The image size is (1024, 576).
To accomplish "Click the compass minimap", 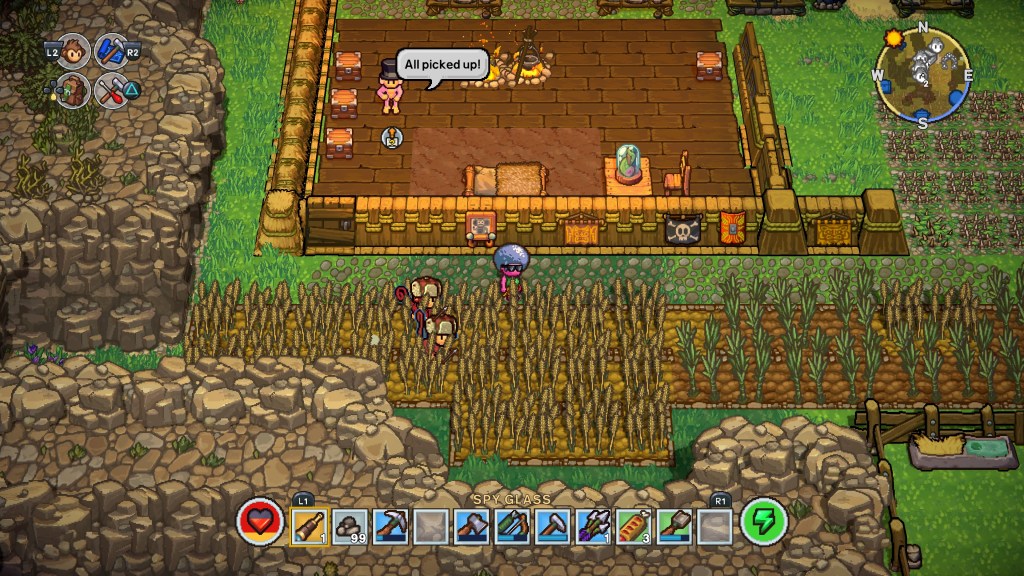I will [x=922, y=73].
